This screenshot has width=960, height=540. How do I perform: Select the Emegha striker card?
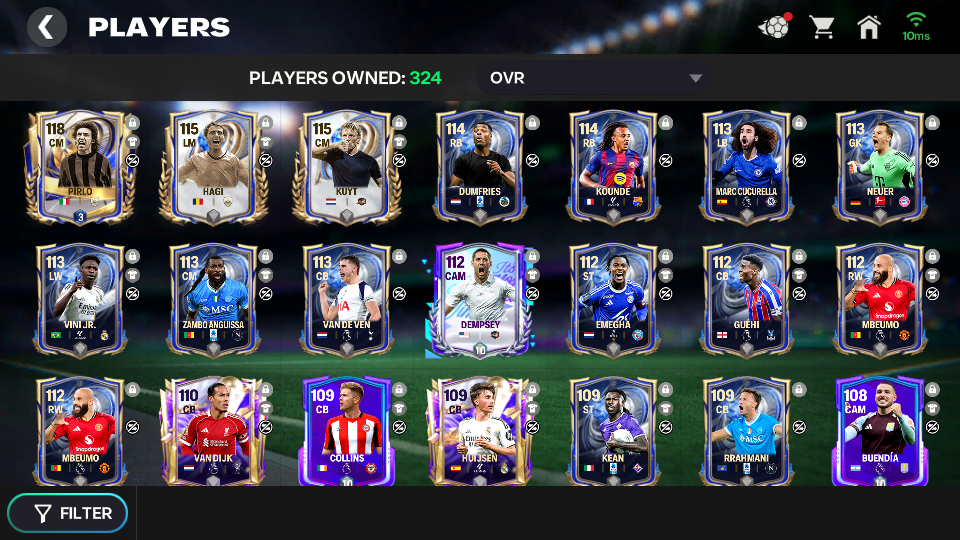tap(614, 300)
